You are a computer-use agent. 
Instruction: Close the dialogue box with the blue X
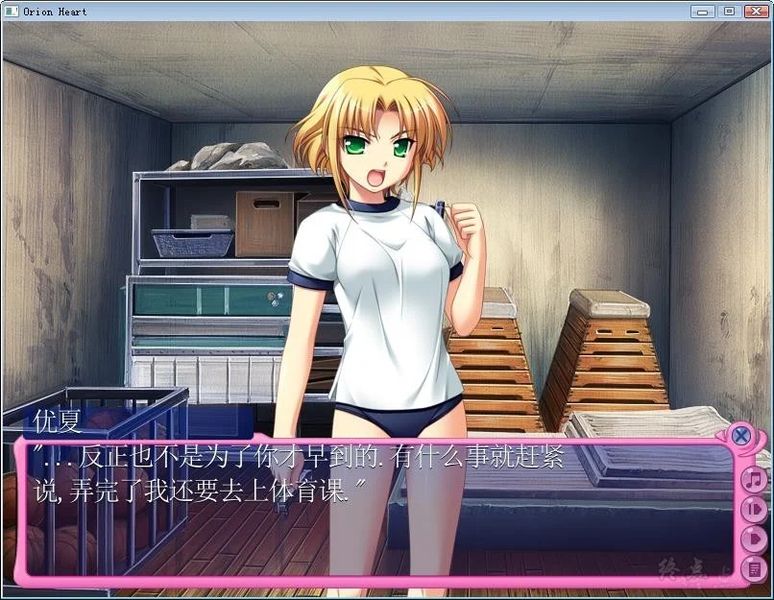point(740,435)
